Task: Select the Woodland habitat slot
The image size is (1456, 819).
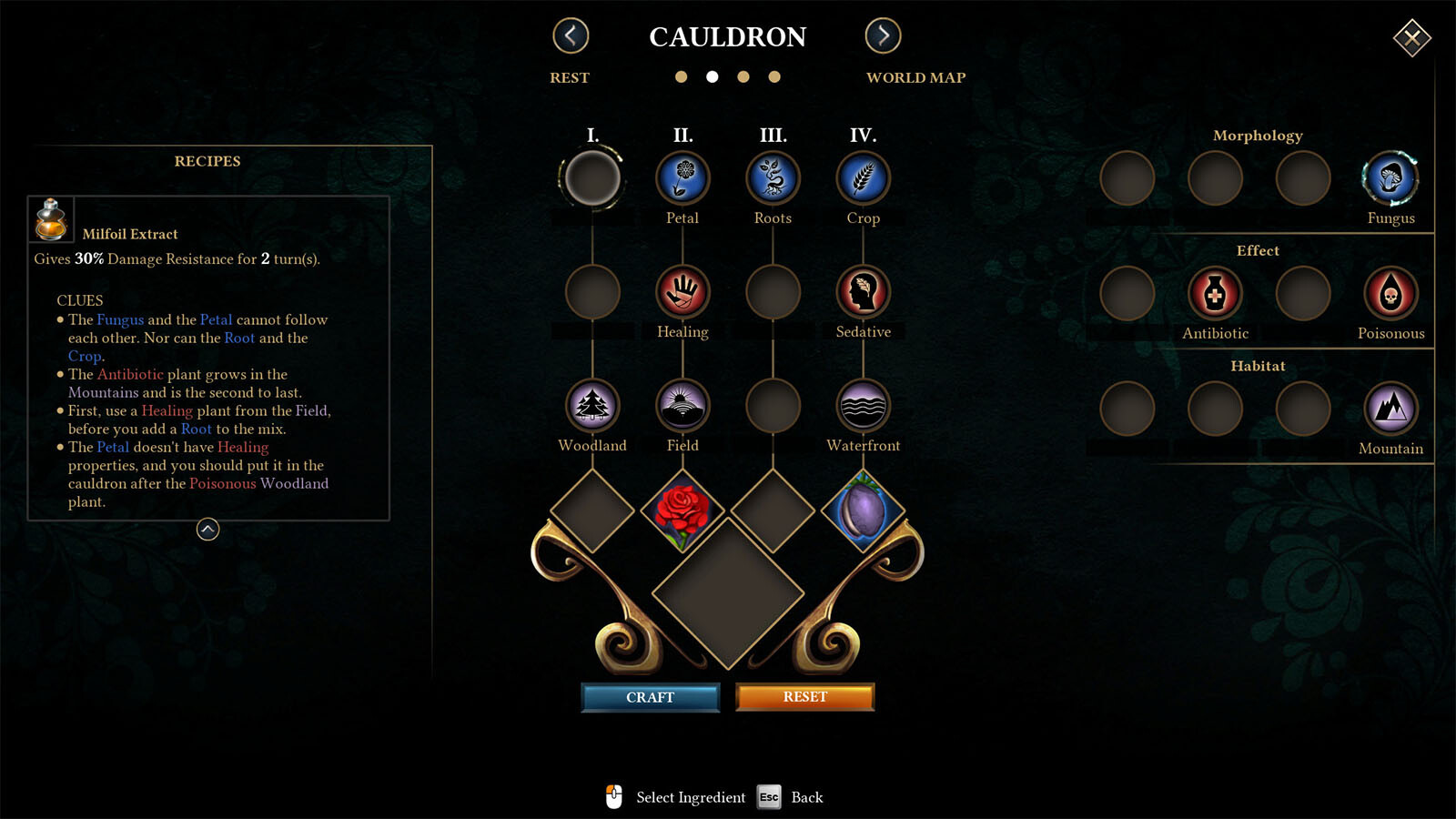Action: coord(592,406)
